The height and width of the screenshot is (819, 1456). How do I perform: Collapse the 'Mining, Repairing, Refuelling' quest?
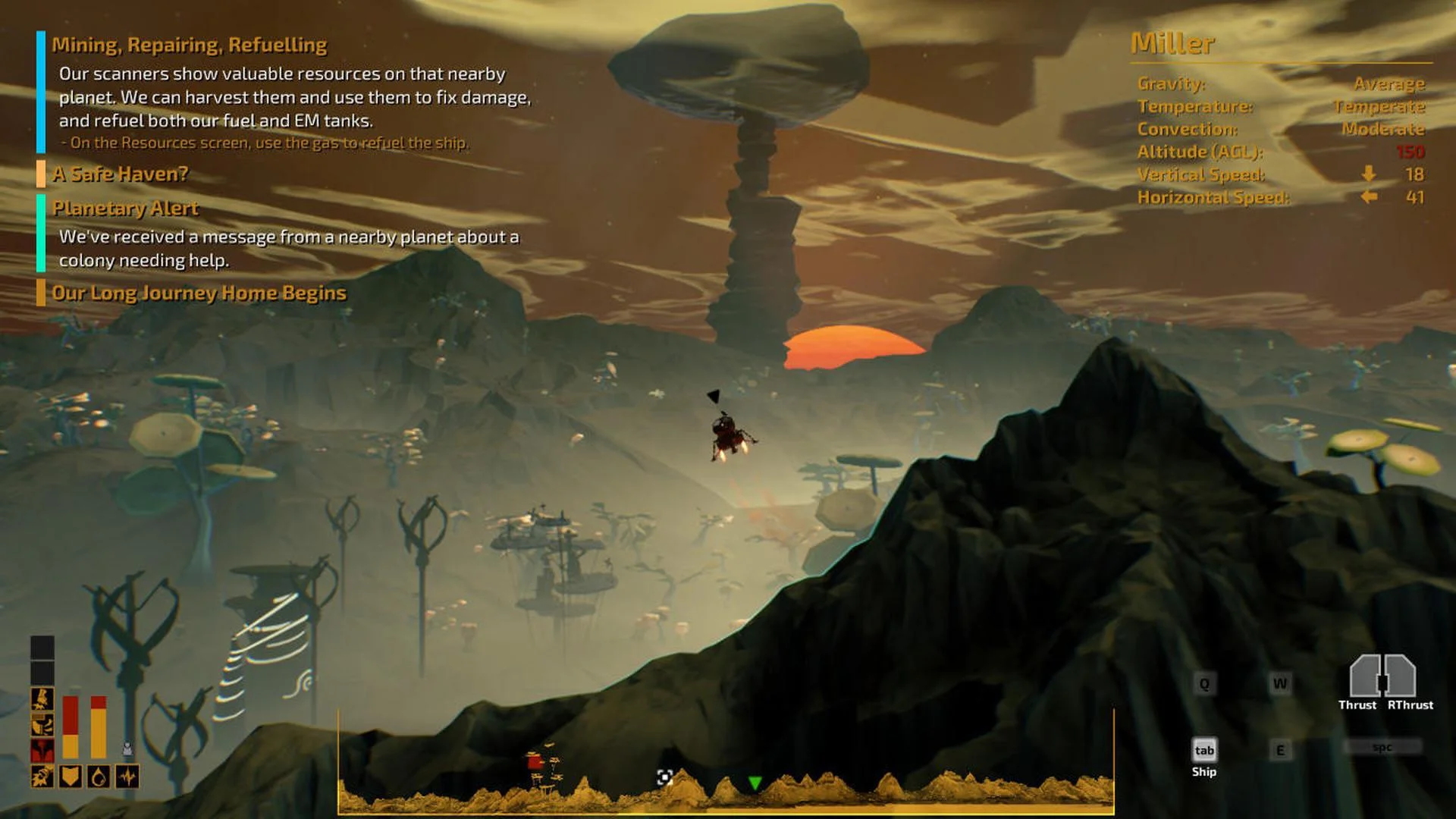190,45
